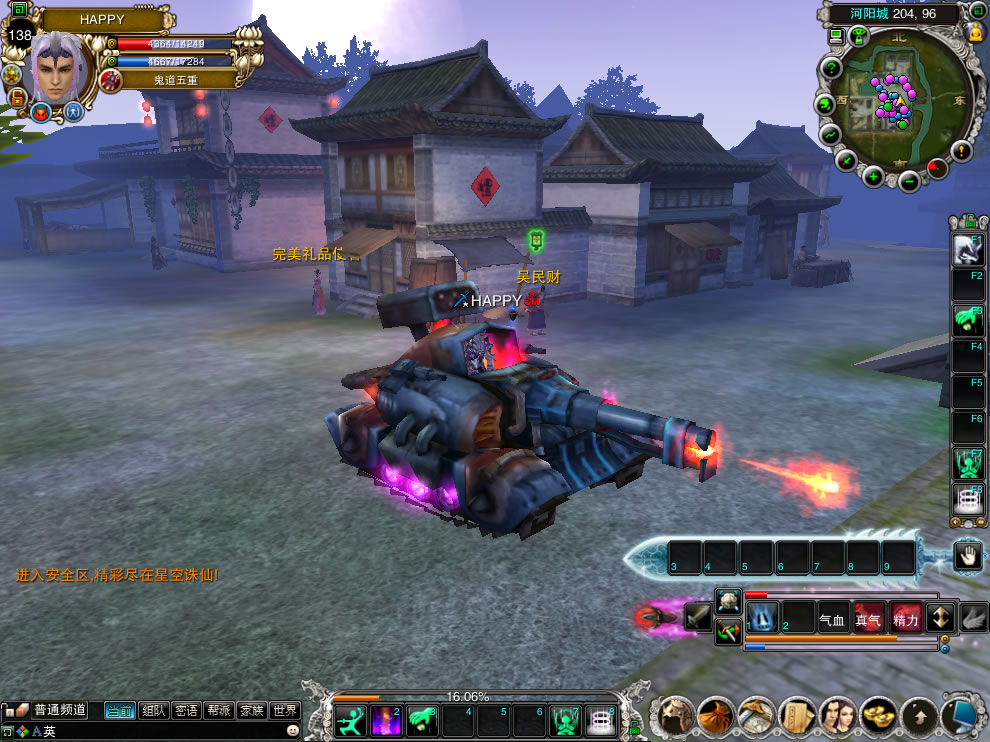This screenshot has height=742, width=990.
Task: Zoom out the minimap with the minus button
Action: tap(908, 181)
